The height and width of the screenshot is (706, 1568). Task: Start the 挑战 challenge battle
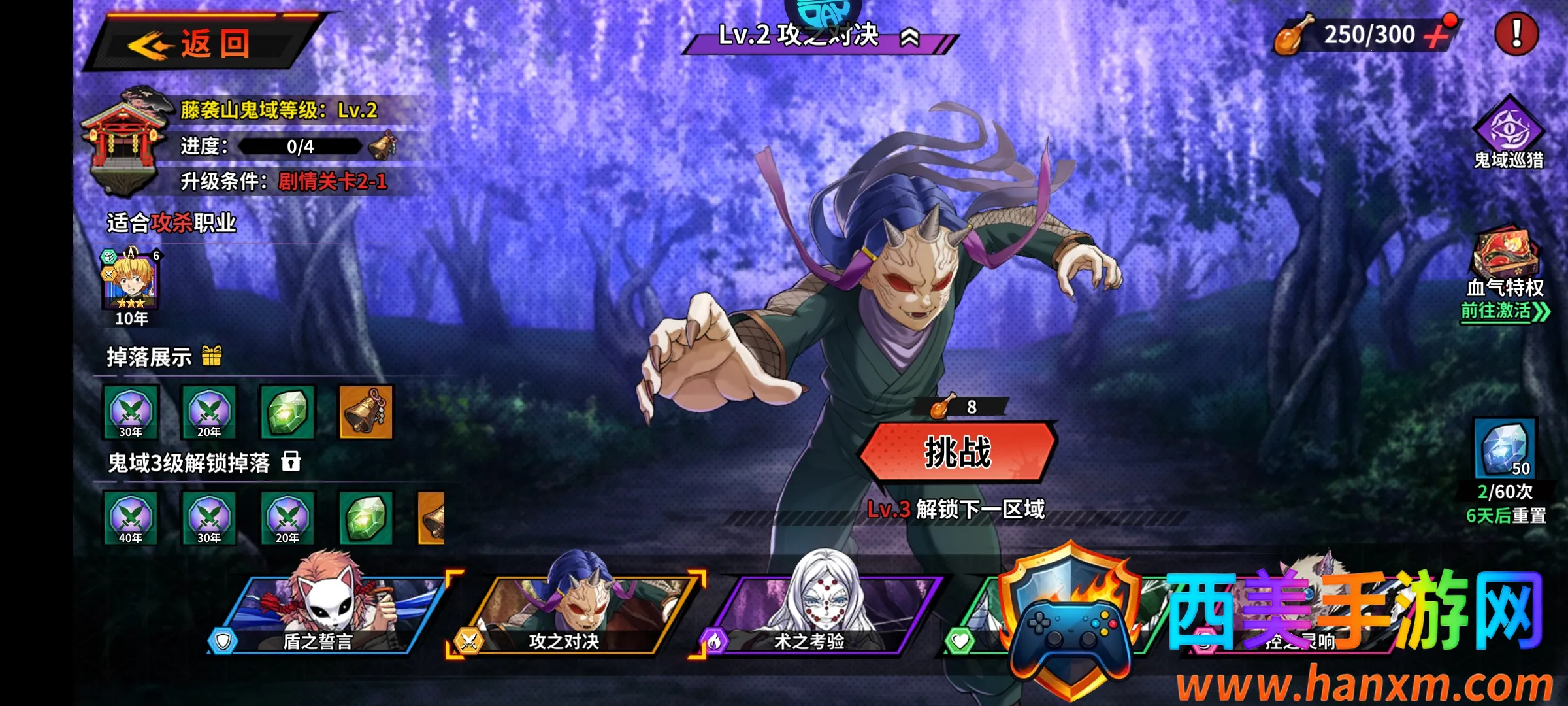[957, 452]
